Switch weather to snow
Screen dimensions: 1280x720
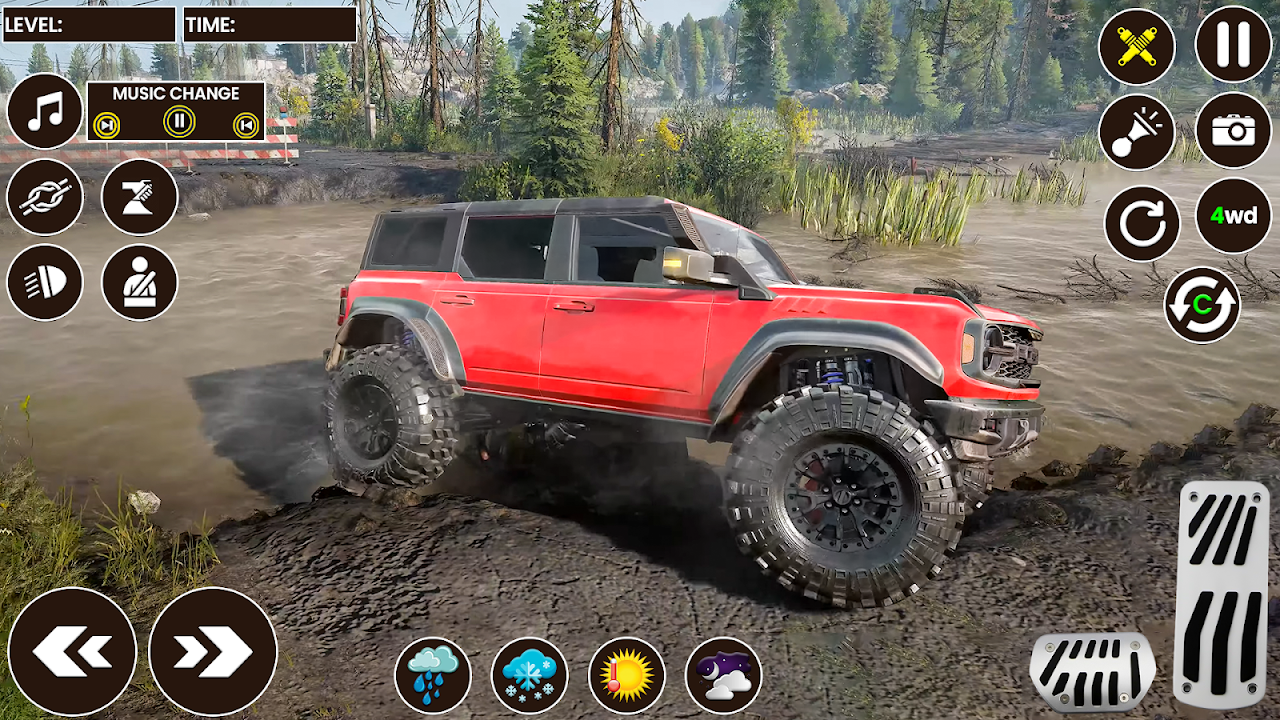click(x=530, y=675)
